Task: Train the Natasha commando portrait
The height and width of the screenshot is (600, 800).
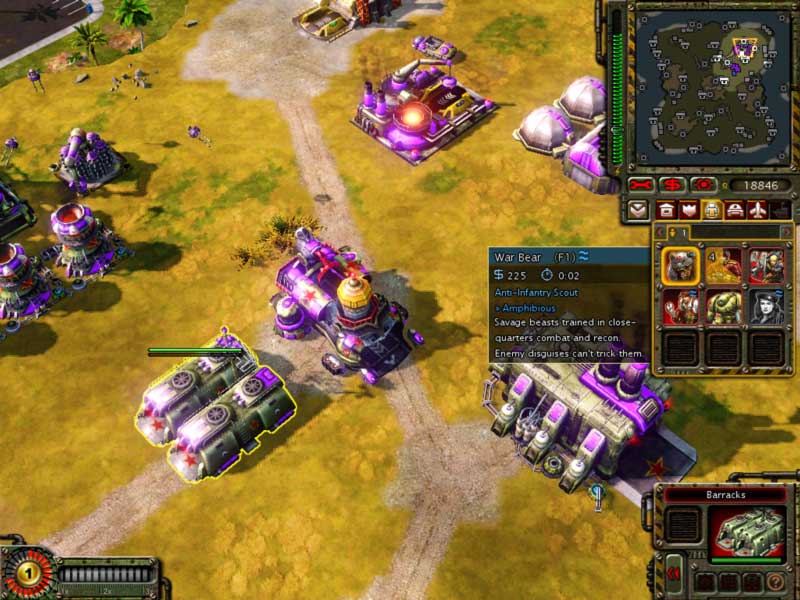Action: [x=767, y=307]
